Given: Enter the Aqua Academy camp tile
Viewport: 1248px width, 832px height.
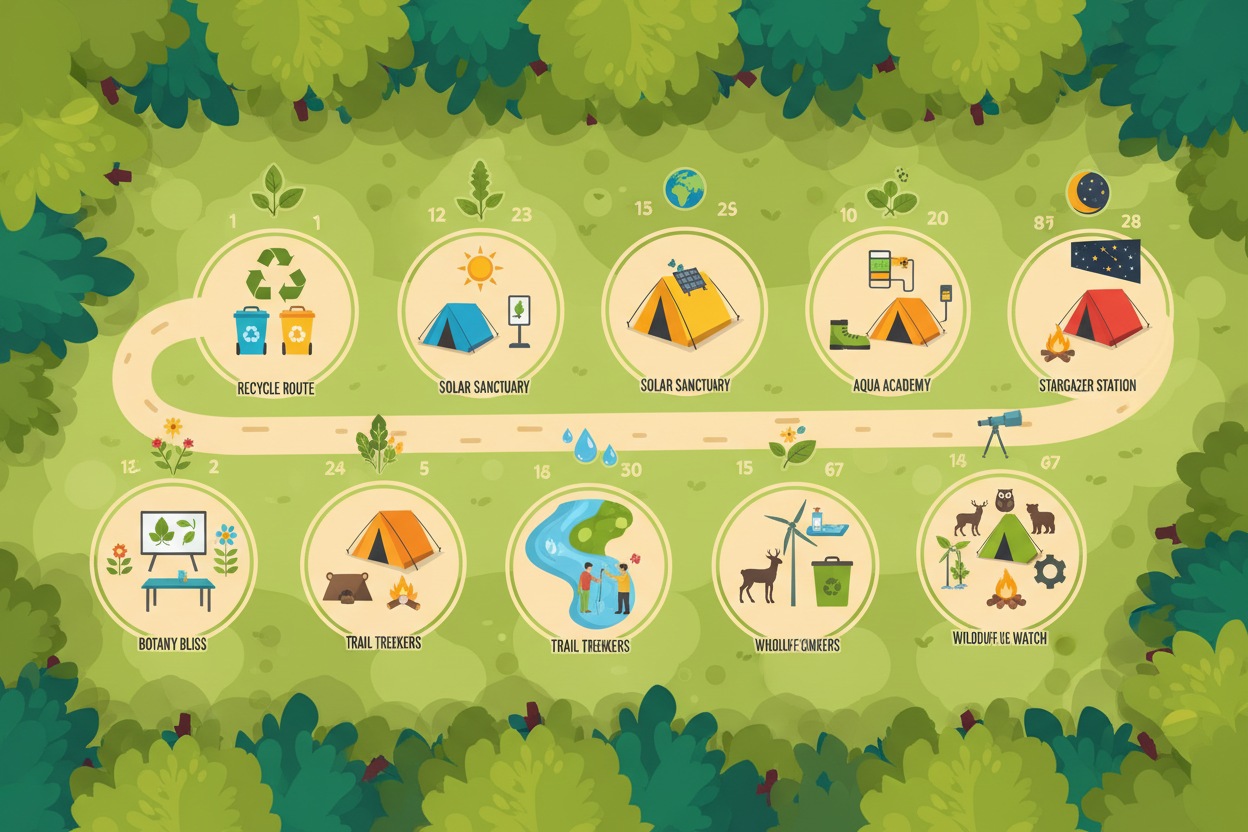Looking at the screenshot, I should [888, 308].
